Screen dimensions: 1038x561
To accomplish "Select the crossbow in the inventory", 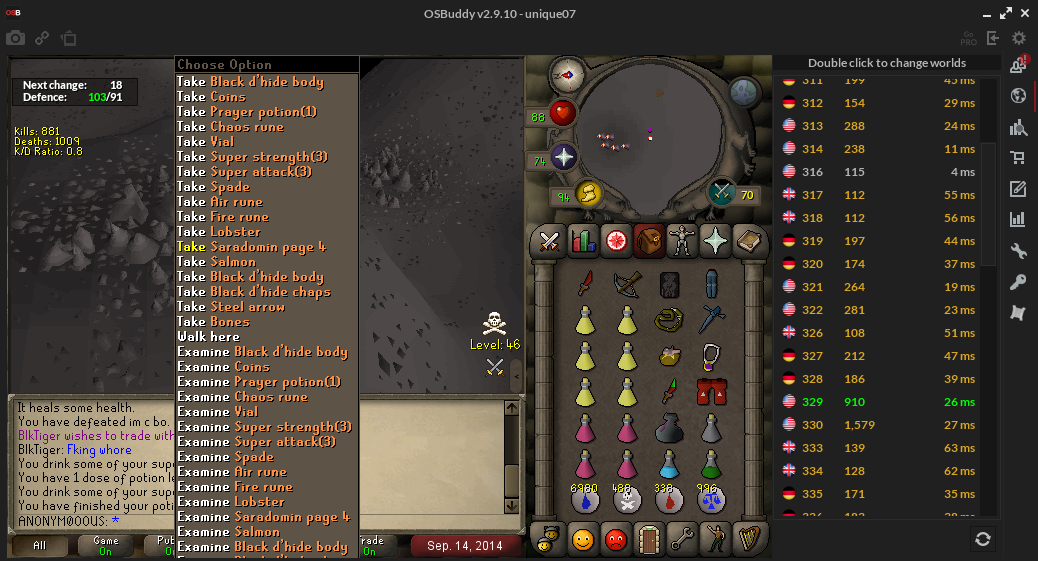I will pyautogui.click(x=627, y=285).
